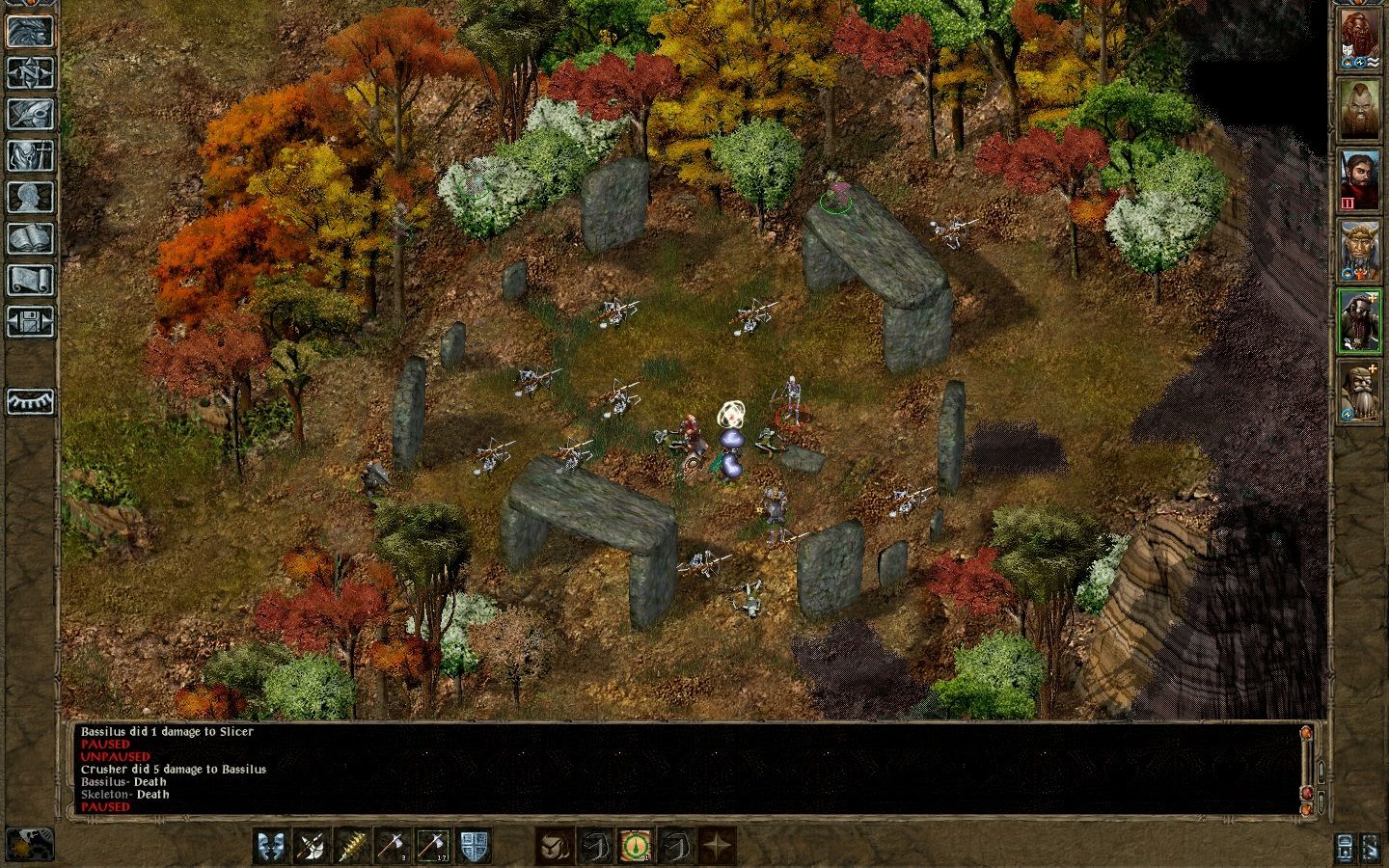
Task: Open the area map with the compass button
Action: coord(30,72)
